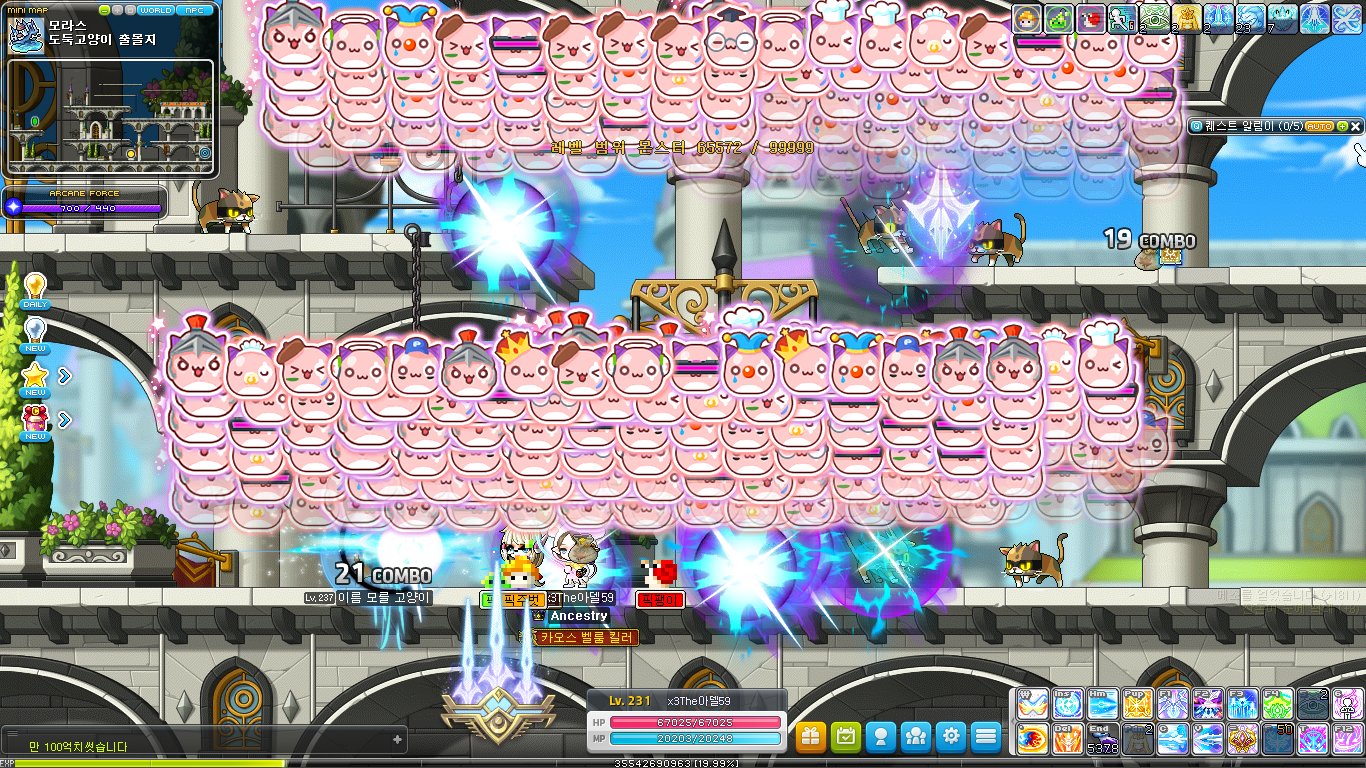Switch the minimap to WORLD view

[x=157, y=10]
